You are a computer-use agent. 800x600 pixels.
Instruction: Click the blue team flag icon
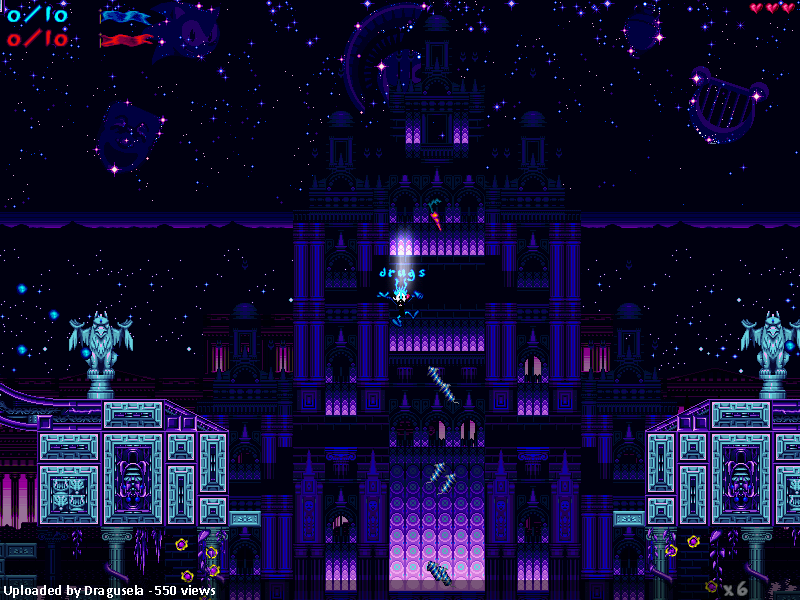[127, 17]
